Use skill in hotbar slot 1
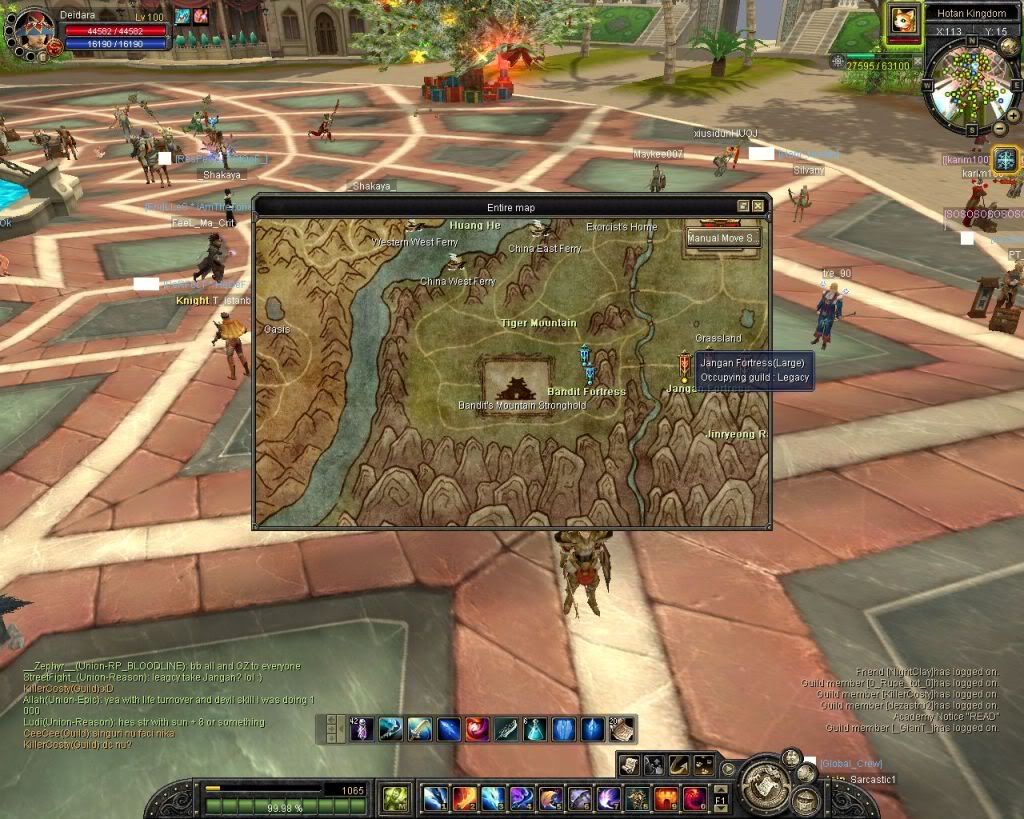 435,798
